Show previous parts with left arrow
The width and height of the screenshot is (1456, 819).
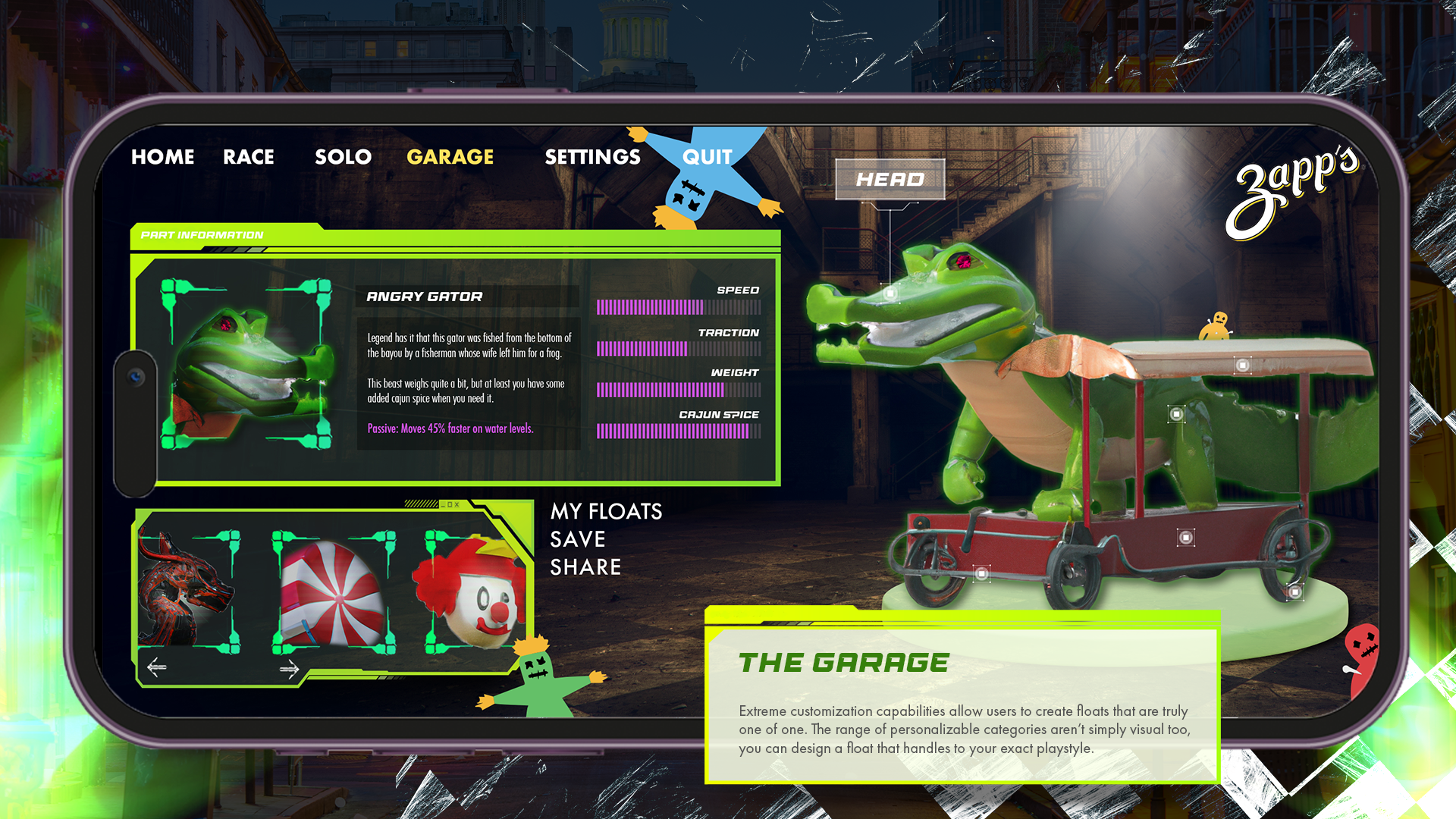(157, 667)
